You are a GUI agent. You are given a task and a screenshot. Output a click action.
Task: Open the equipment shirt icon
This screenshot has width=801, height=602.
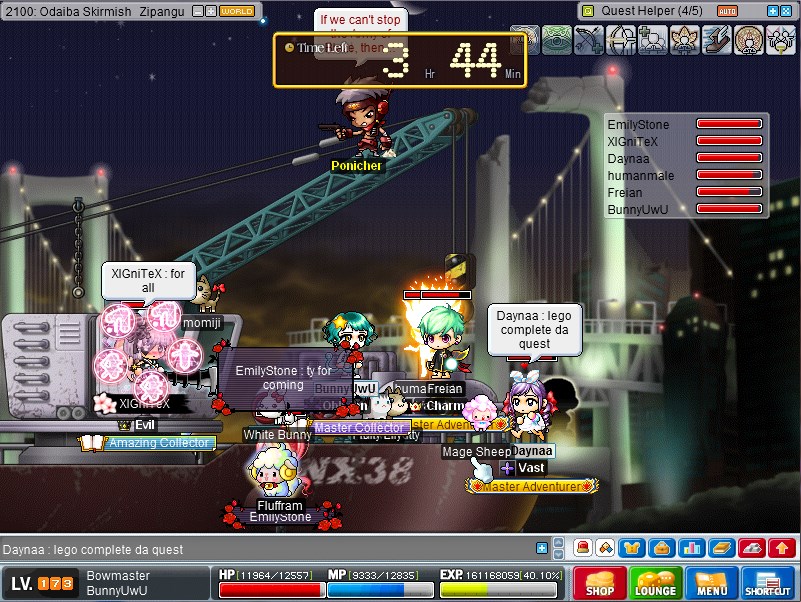(x=631, y=548)
